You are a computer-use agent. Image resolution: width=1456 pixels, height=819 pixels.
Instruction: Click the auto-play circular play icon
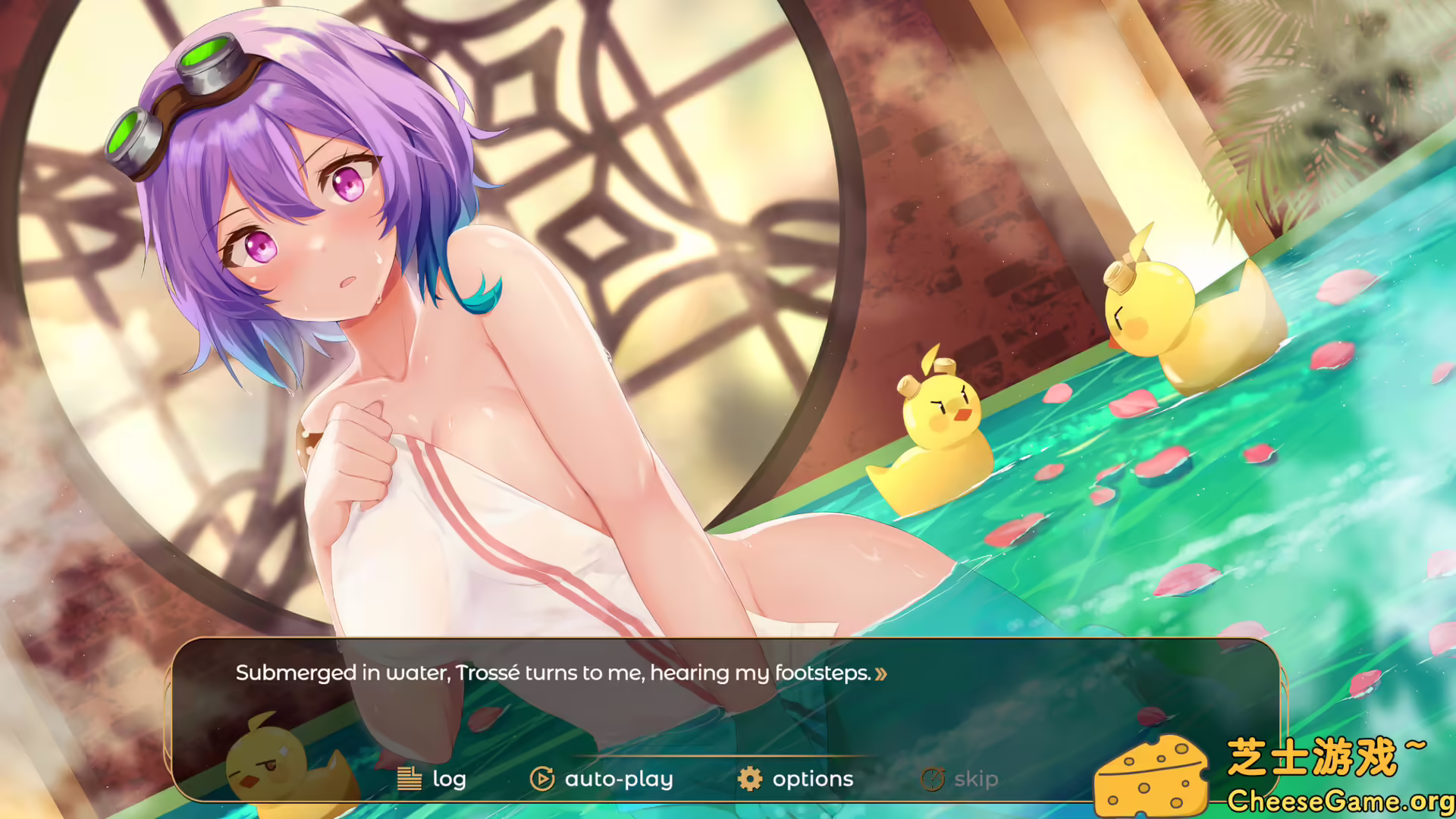(541, 778)
